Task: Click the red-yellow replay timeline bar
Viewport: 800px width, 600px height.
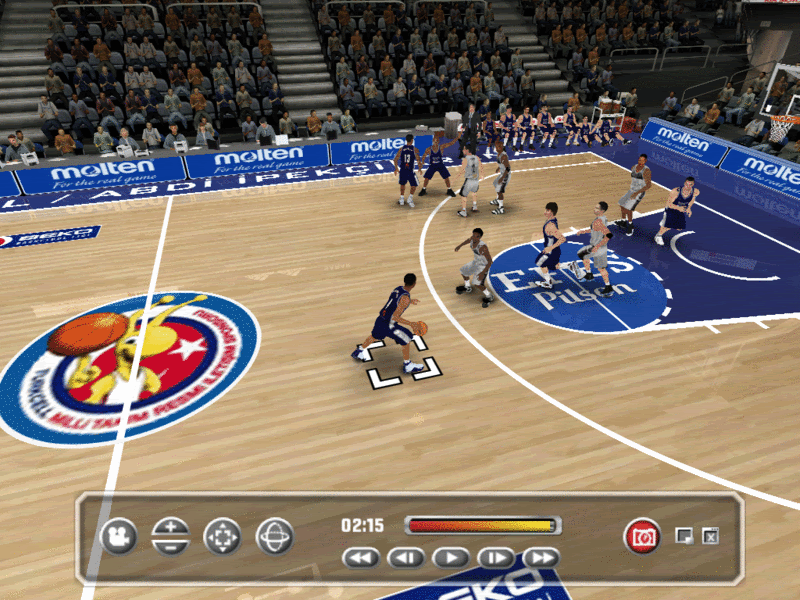Action: [x=482, y=526]
